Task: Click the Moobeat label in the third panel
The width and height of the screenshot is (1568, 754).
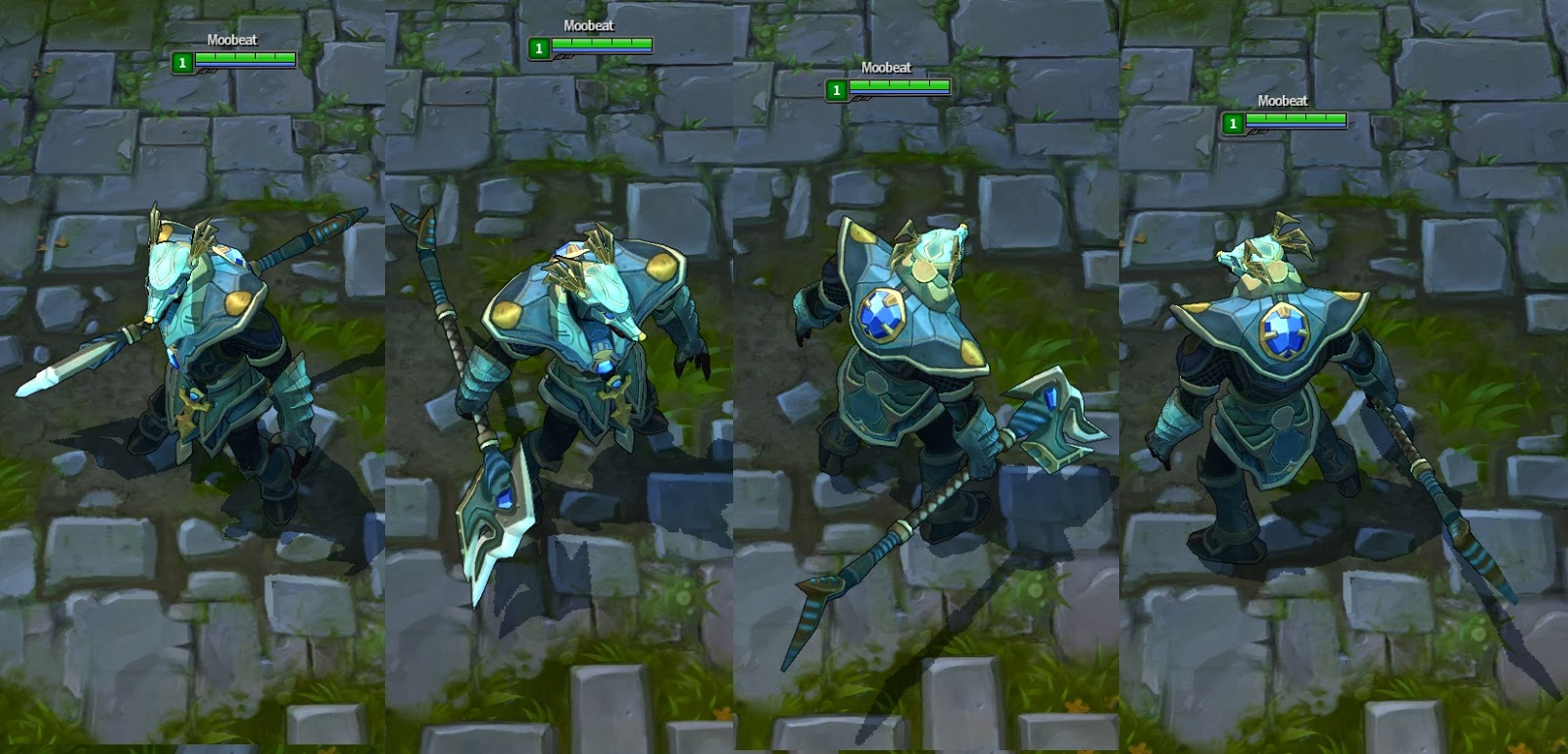Action: (x=885, y=69)
